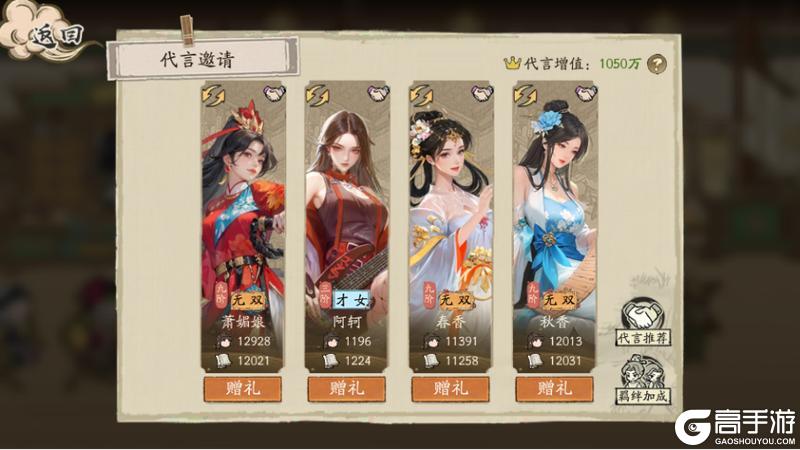Click 赠礼 button under 阿轲
800x450 pixels.
347,387
